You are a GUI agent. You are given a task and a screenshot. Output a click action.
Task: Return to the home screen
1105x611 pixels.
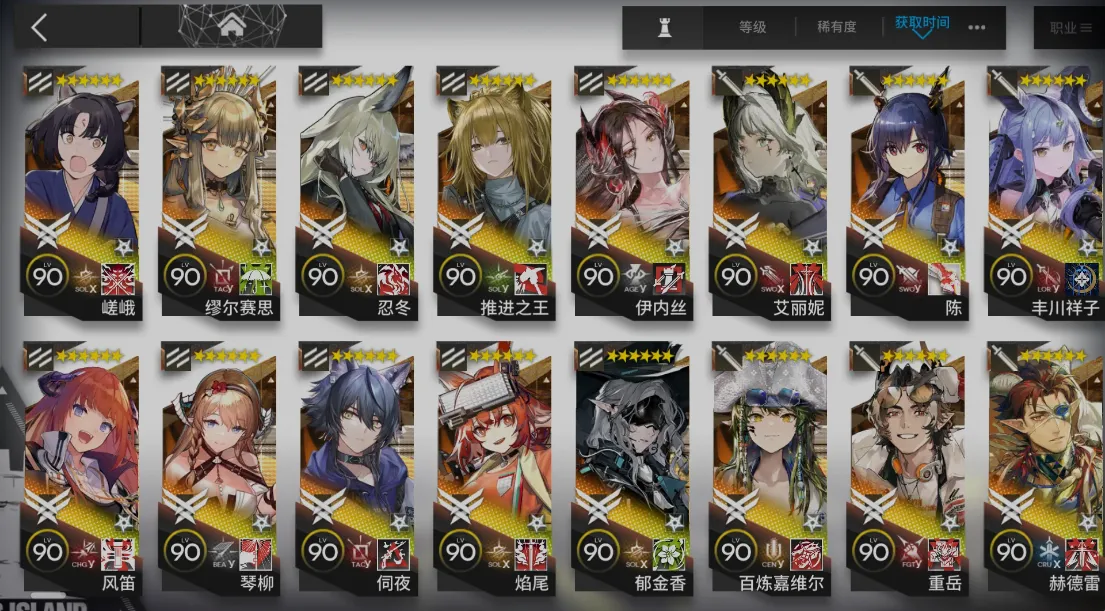pos(231,25)
